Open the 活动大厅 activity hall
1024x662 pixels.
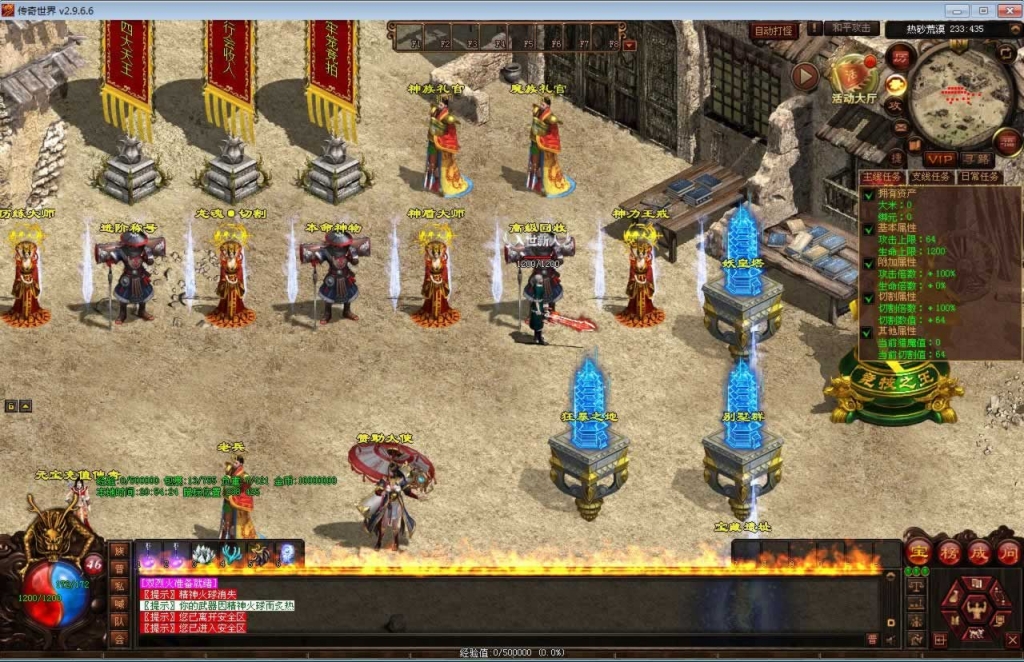[853, 76]
